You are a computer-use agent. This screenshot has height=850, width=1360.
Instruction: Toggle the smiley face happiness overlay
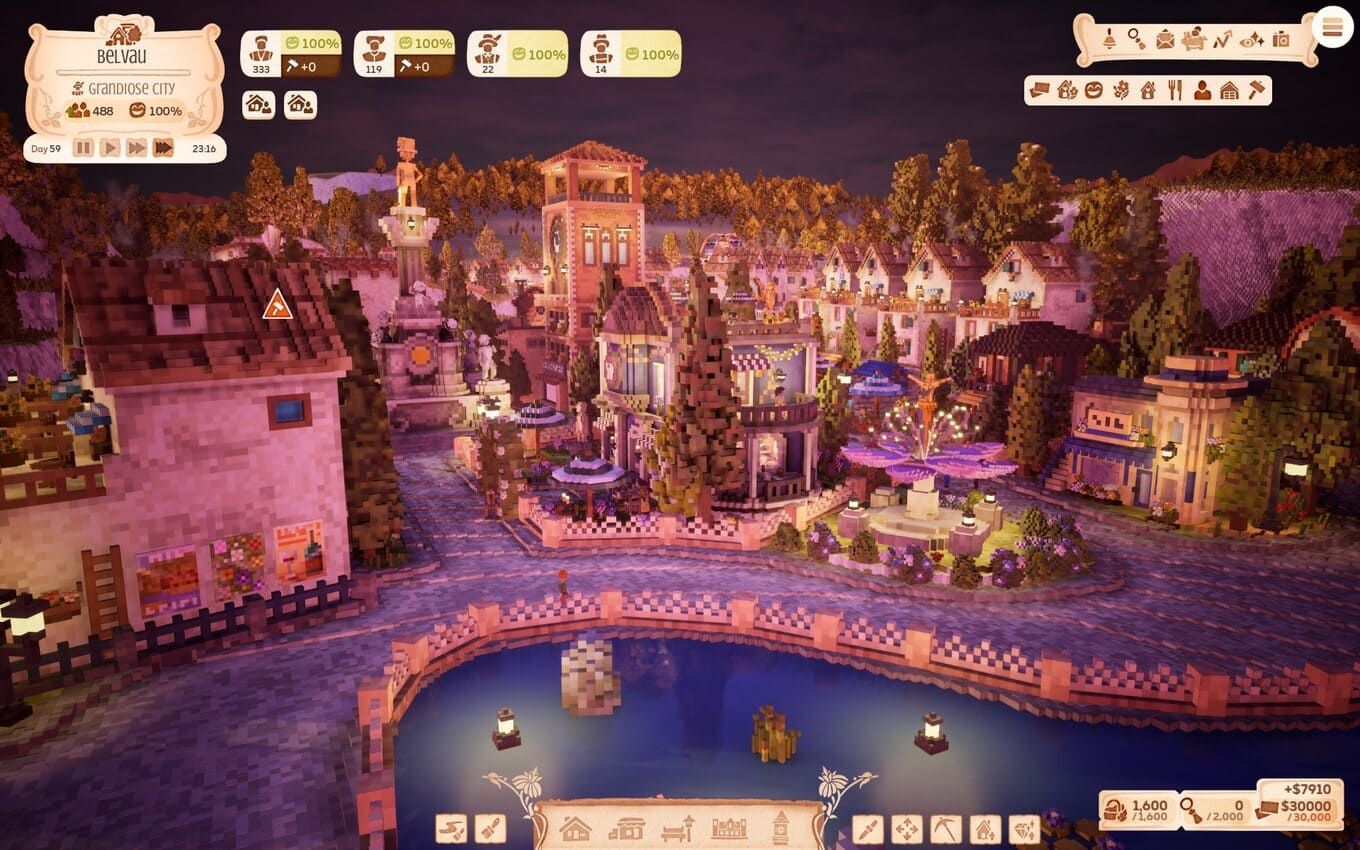tap(1094, 90)
